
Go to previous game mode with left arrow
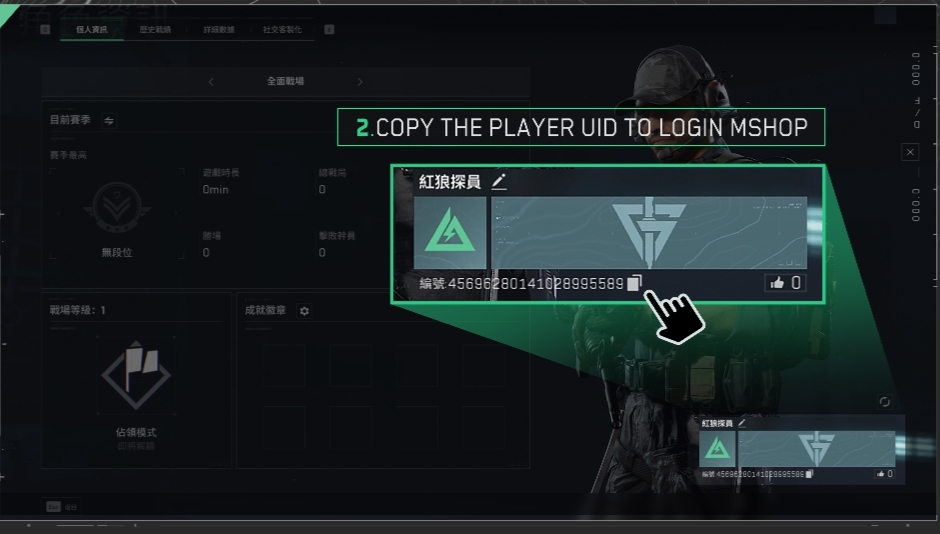click(x=211, y=82)
